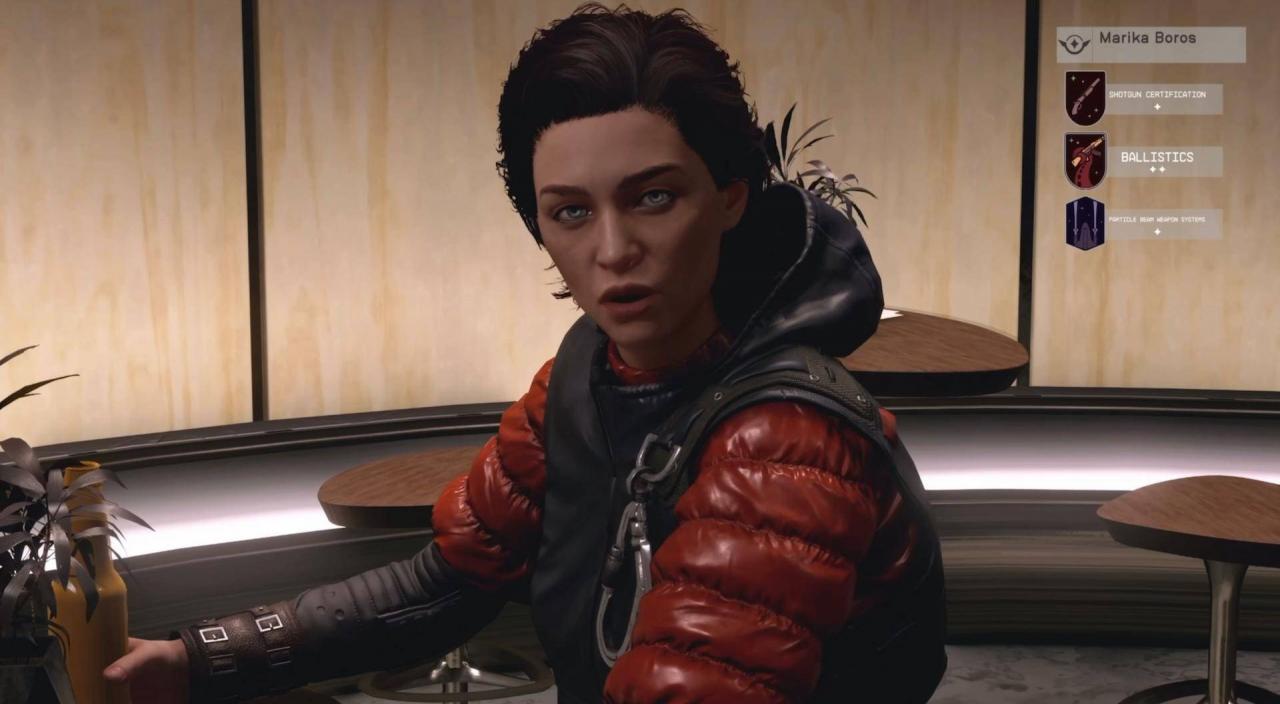This screenshot has width=1280, height=704.
Task: Select the Marika Boros name panel
Action: coord(1151,44)
